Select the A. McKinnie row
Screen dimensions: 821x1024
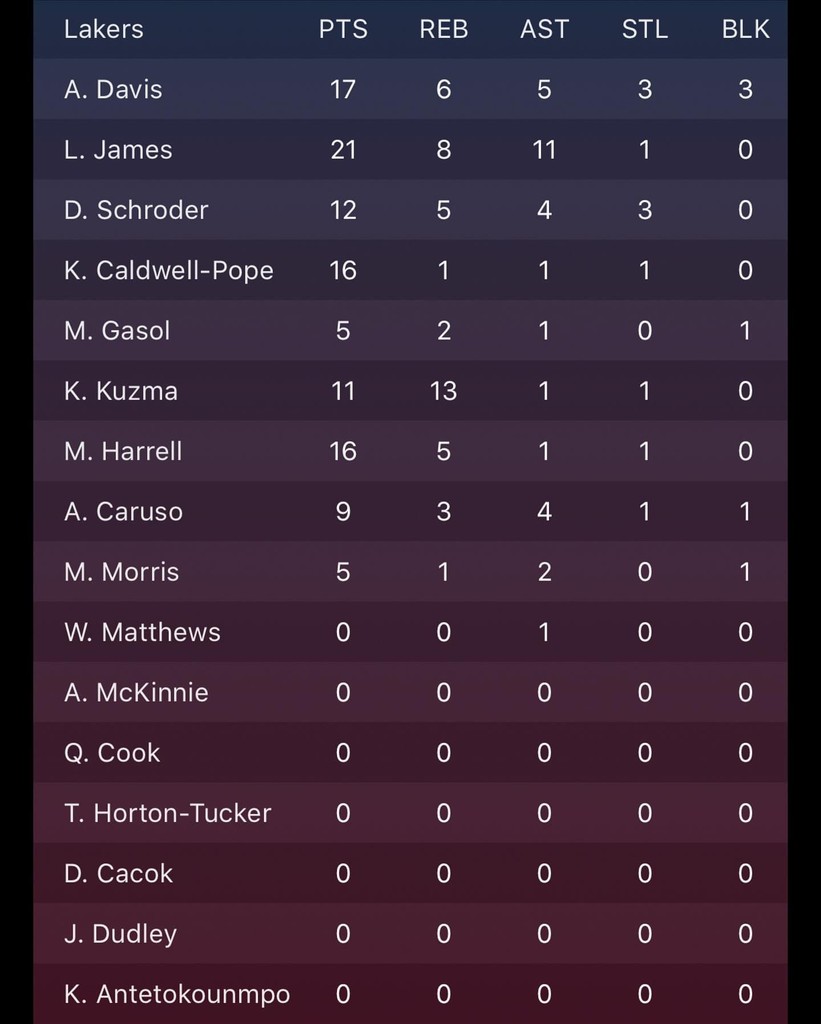(136, 692)
